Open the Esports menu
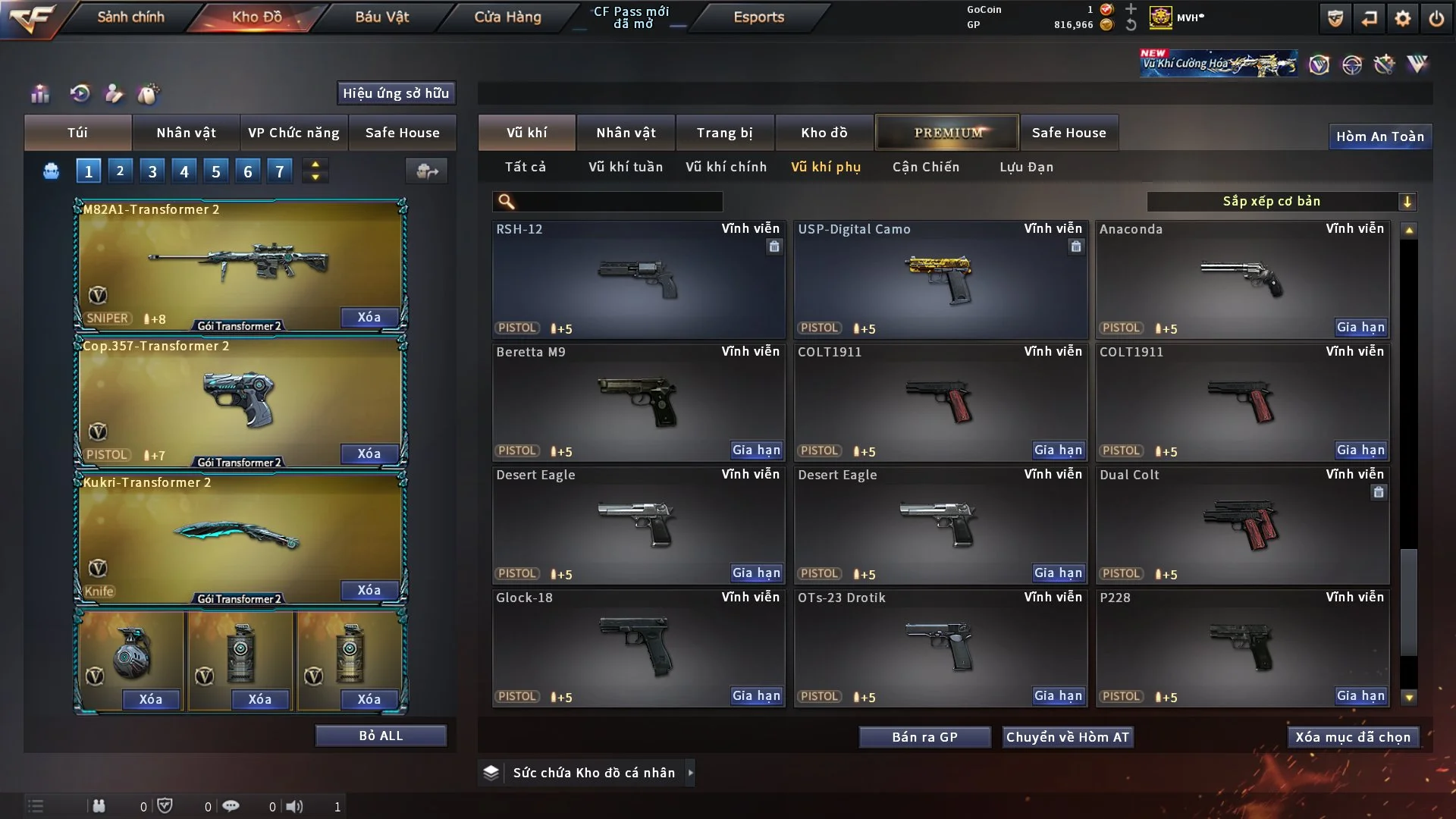The image size is (1456, 819). click(x=758, y=17)
